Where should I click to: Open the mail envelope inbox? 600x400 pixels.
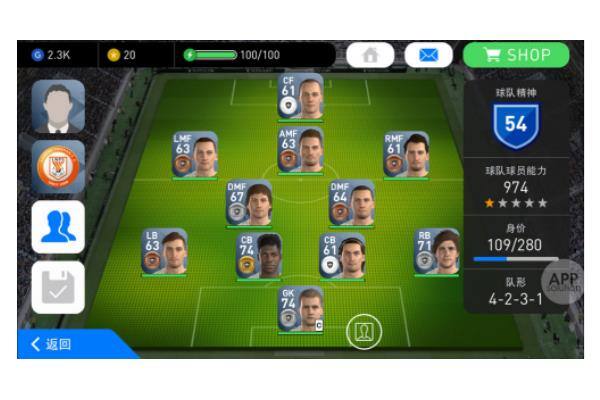click(x=428, y=55)
